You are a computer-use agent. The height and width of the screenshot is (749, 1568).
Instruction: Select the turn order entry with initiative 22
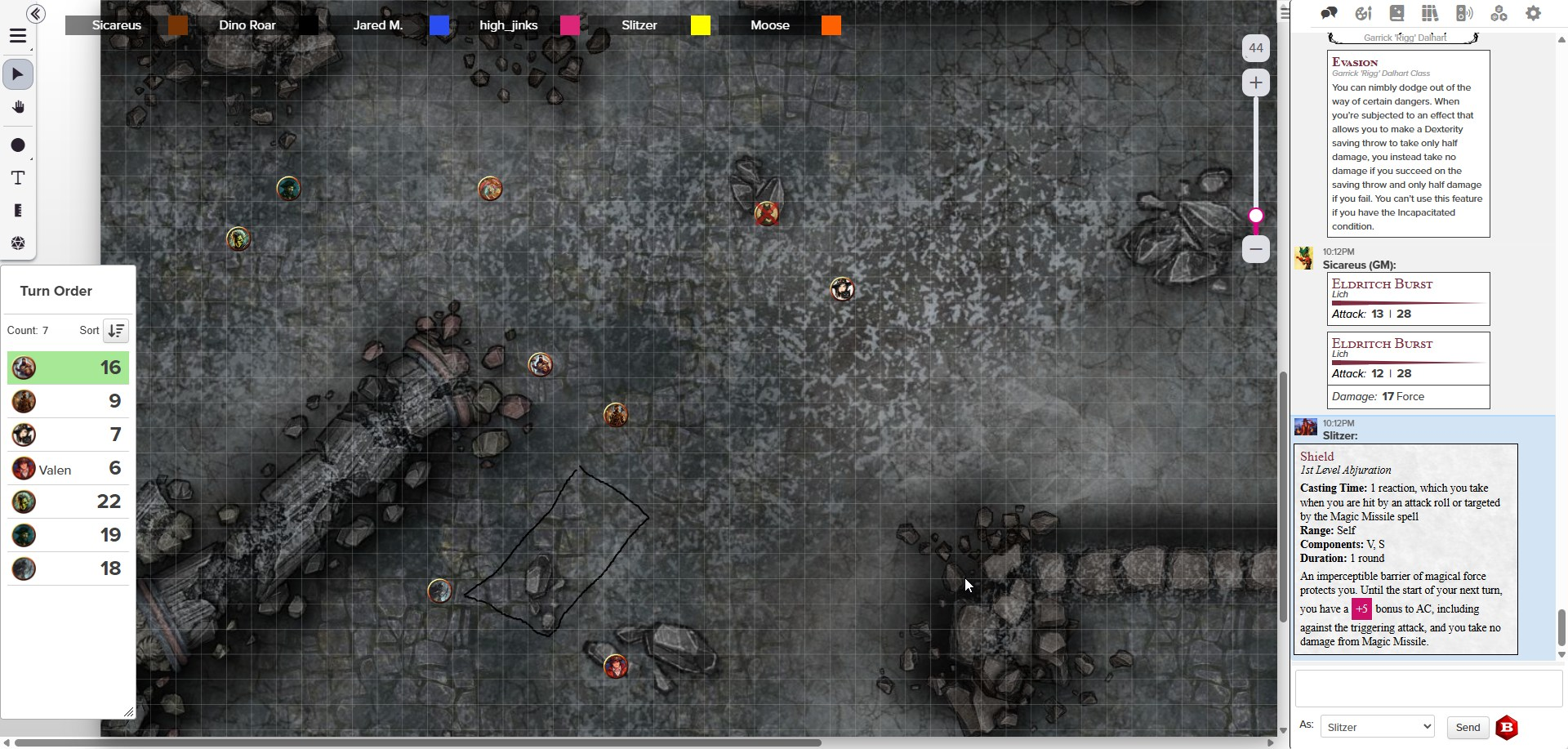(68, 502)
